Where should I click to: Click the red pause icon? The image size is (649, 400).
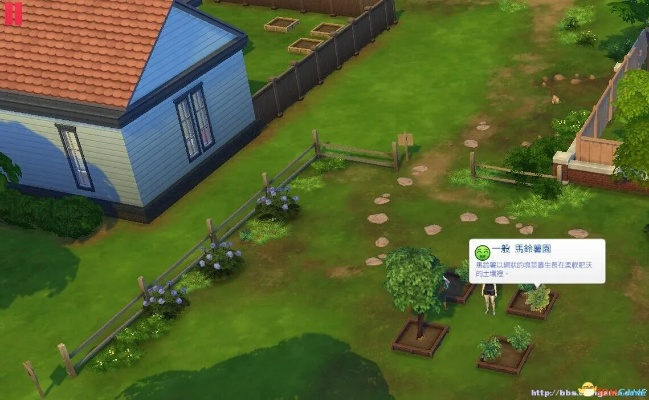pyautogui.click(x=13, y=14)
